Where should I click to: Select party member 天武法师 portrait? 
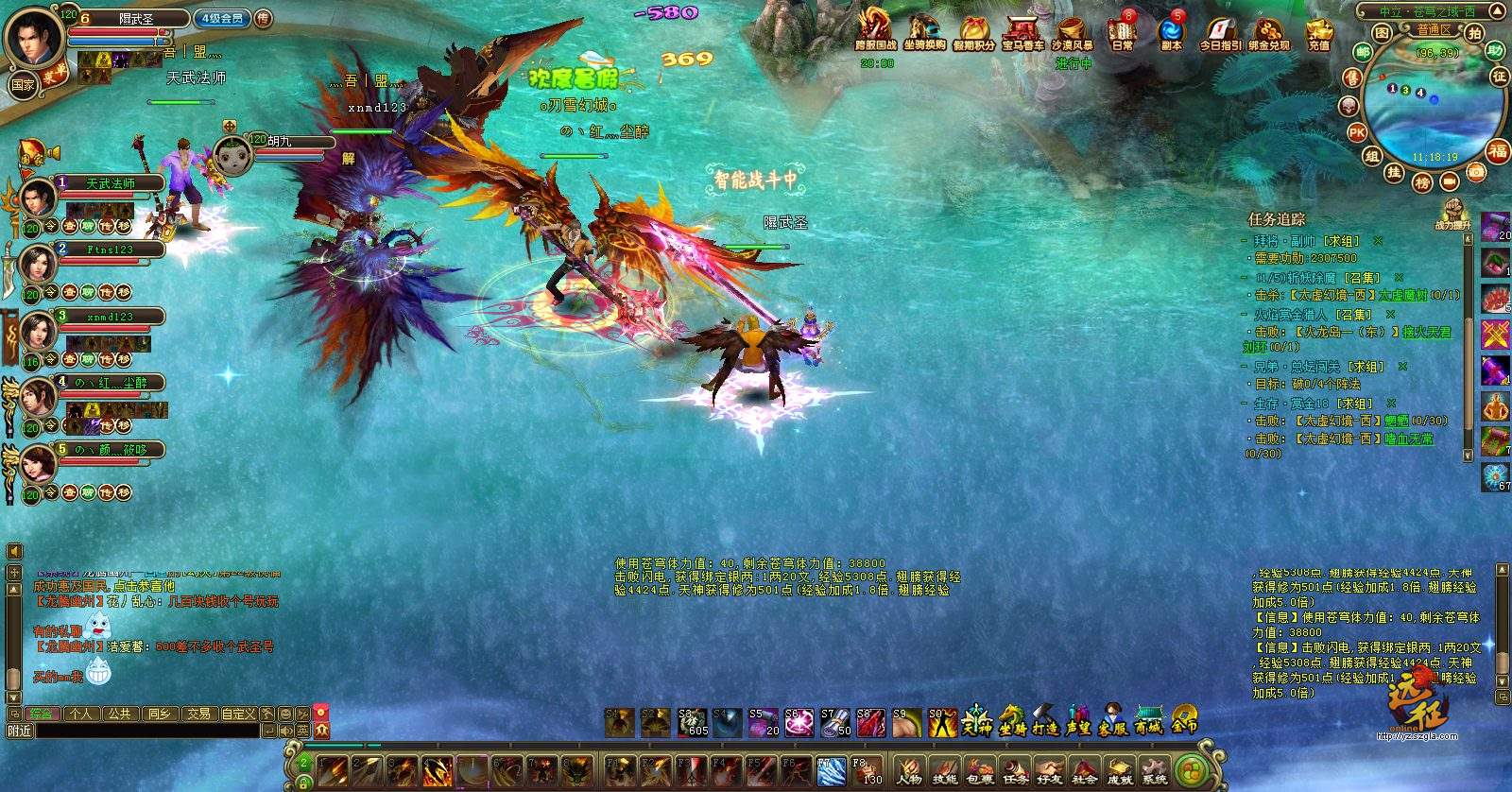point(38,199)
